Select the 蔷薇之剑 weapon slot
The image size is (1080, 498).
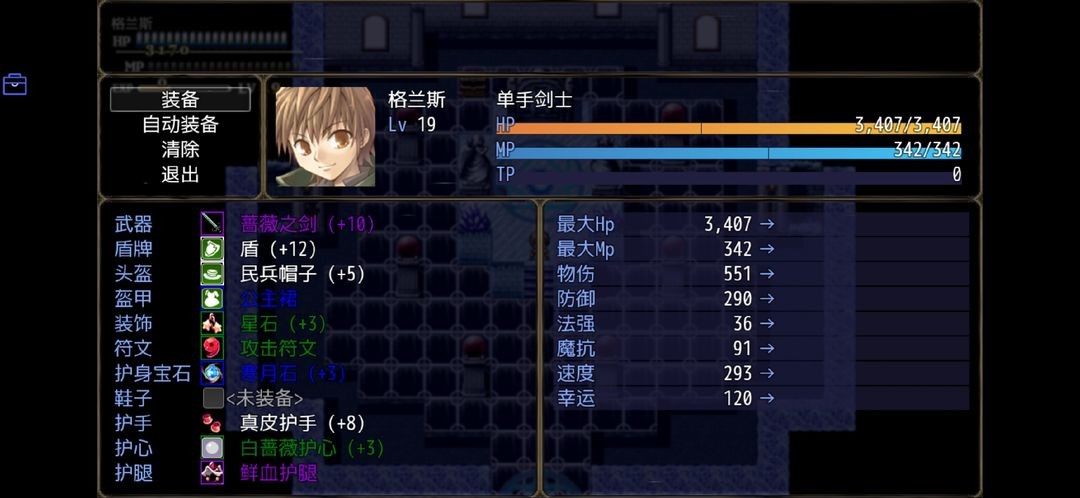[x=307, y=224]
